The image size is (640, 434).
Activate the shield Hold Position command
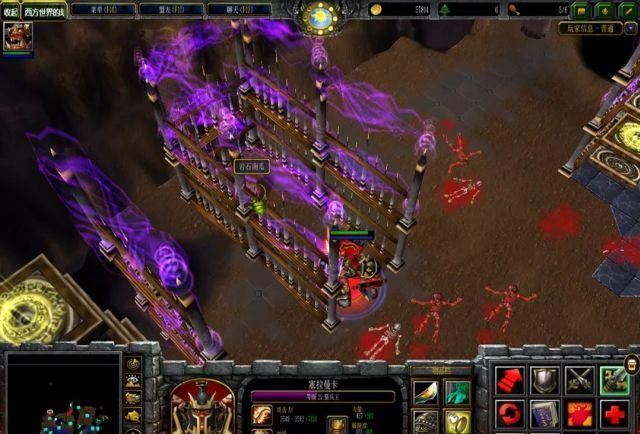pos(544,379)
